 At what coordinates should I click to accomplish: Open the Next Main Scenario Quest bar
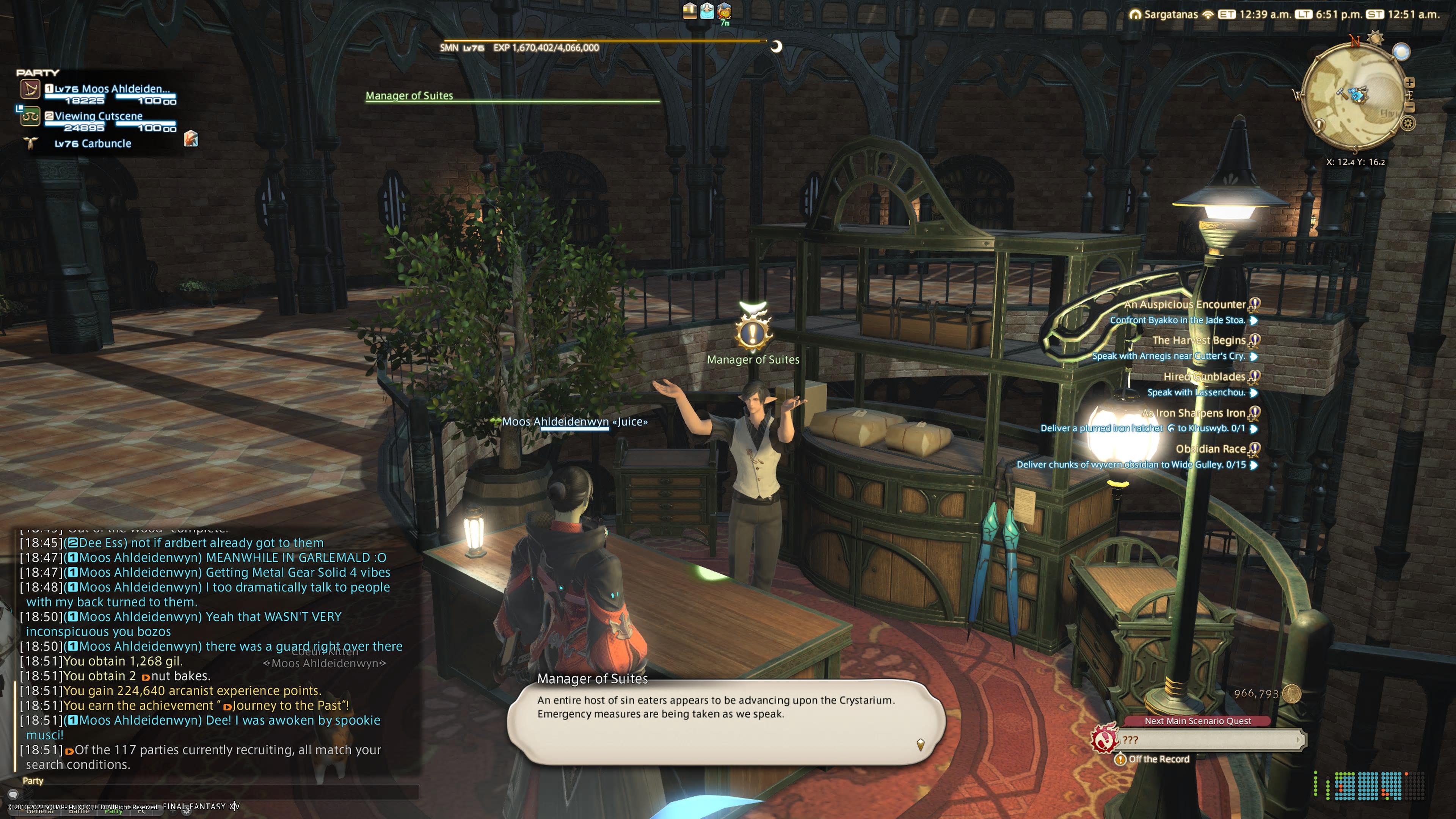pyautogui.click(x=1210, y=739)
